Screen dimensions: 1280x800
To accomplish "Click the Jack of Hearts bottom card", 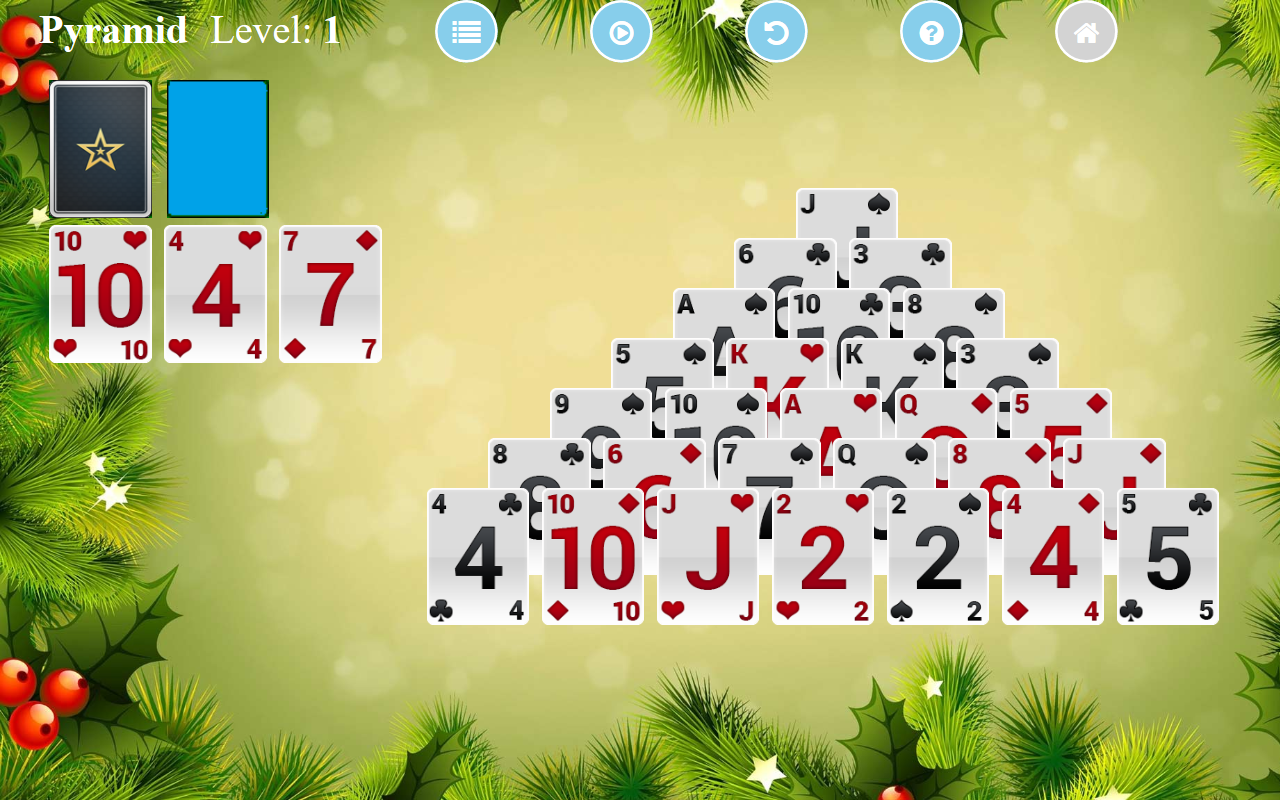I will [707, 557].
